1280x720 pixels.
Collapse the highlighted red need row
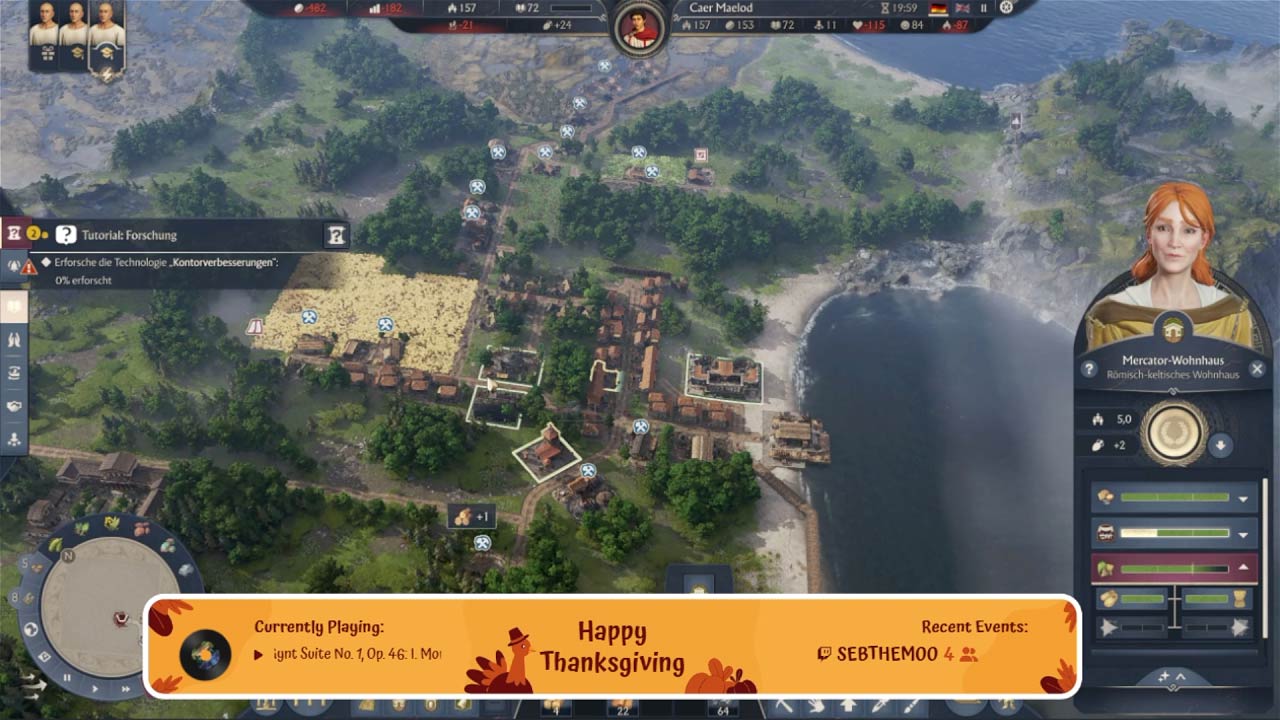pyautogui.click(x=1244, y=567)
